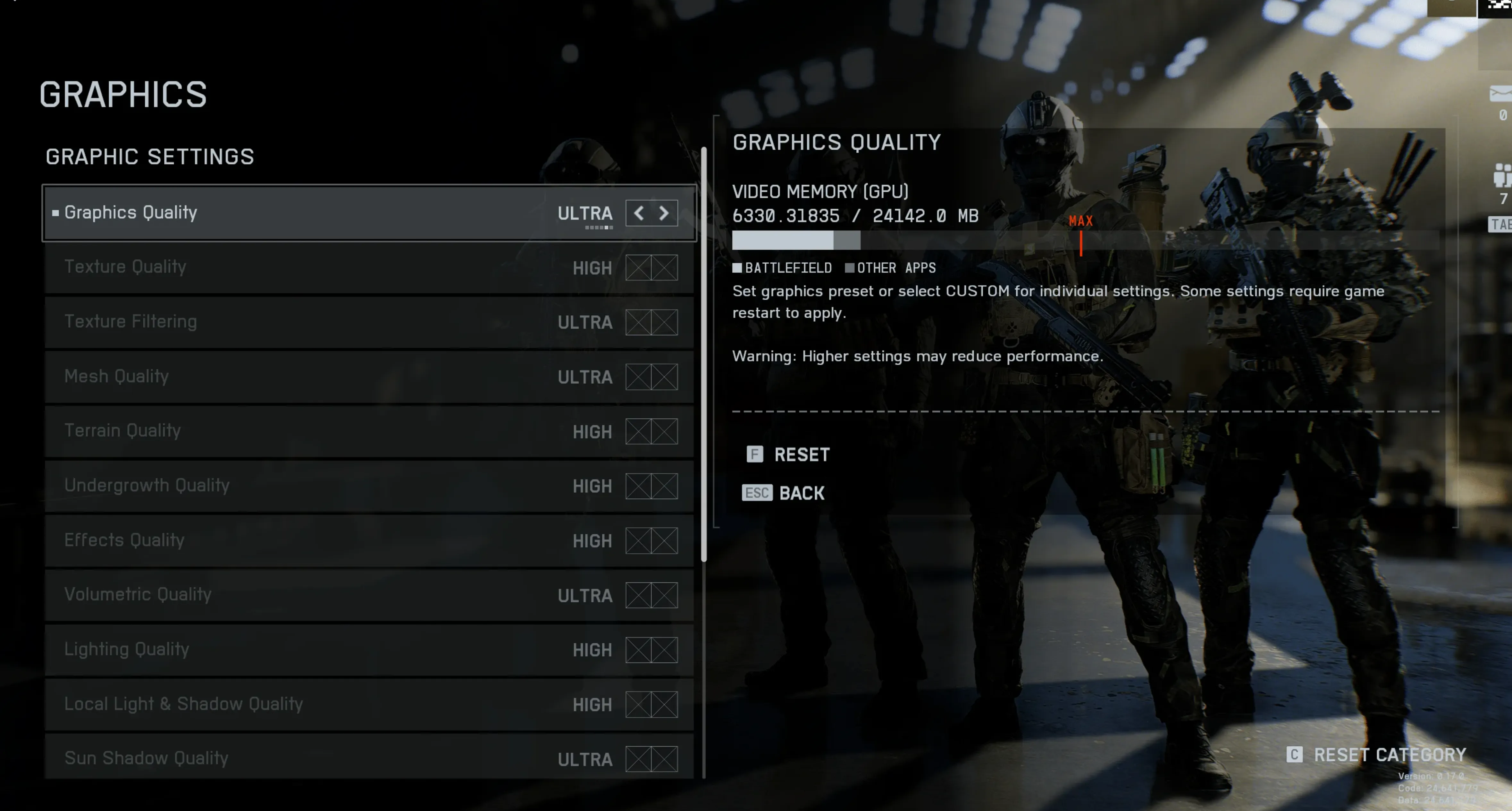
Task: Click right arrow to raise Graphics Quality preset
Action: 663,213
